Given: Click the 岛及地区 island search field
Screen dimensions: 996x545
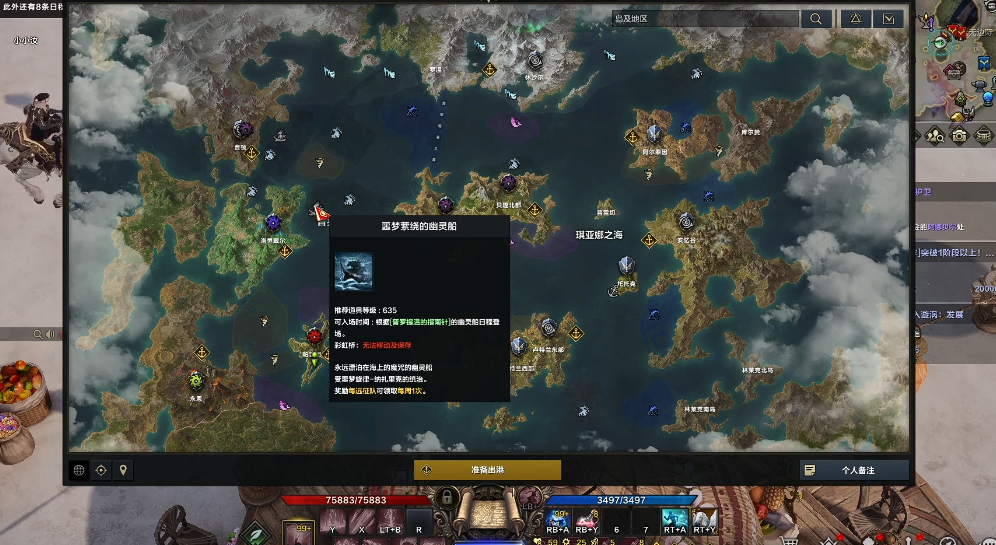Looking at the screenshot, I should [705, 19].
